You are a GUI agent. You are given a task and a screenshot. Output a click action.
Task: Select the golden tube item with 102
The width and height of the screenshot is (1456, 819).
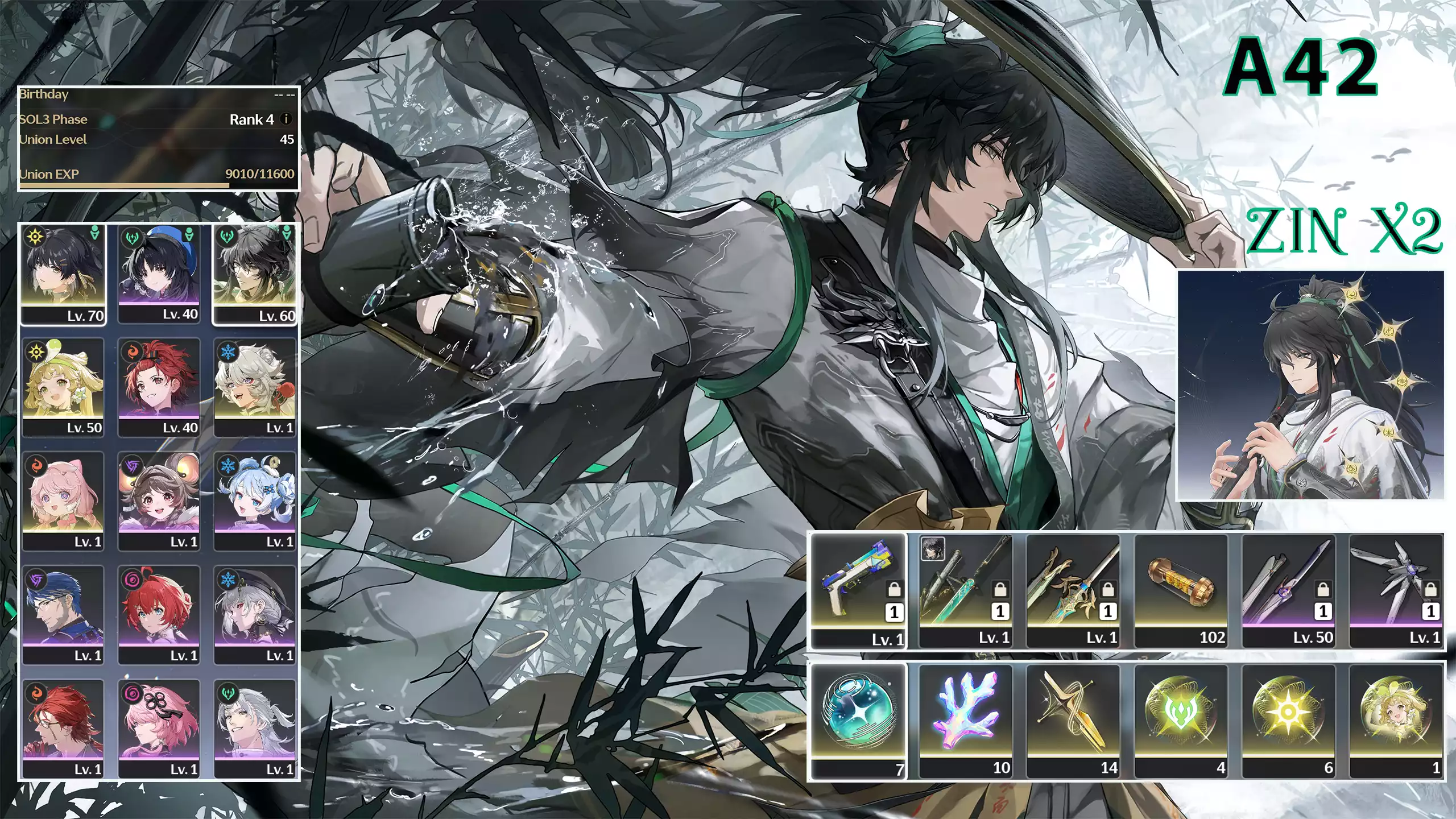[x=1181, y=590]
